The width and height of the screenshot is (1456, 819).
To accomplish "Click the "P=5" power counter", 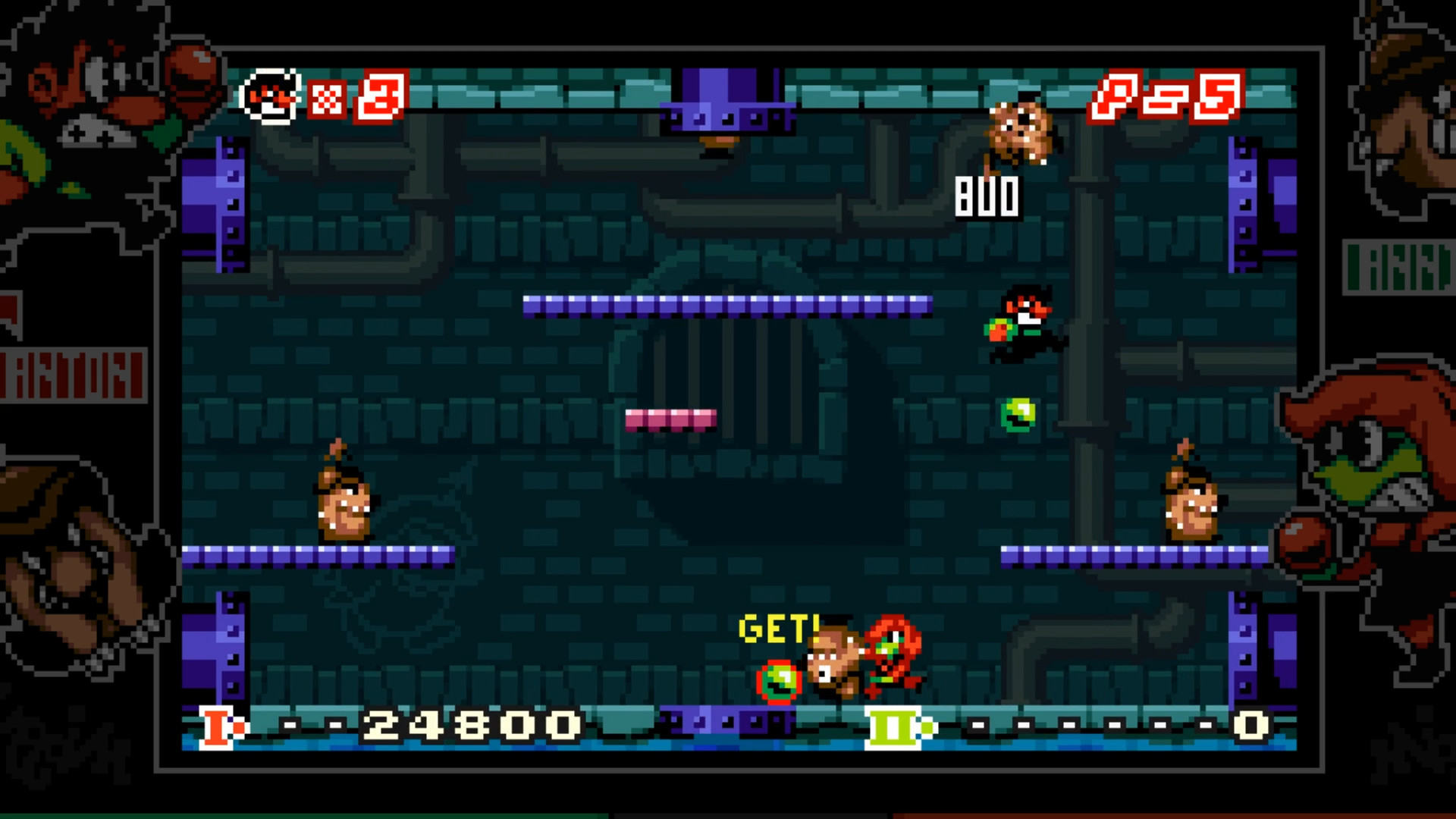I will pos(1164,99).
